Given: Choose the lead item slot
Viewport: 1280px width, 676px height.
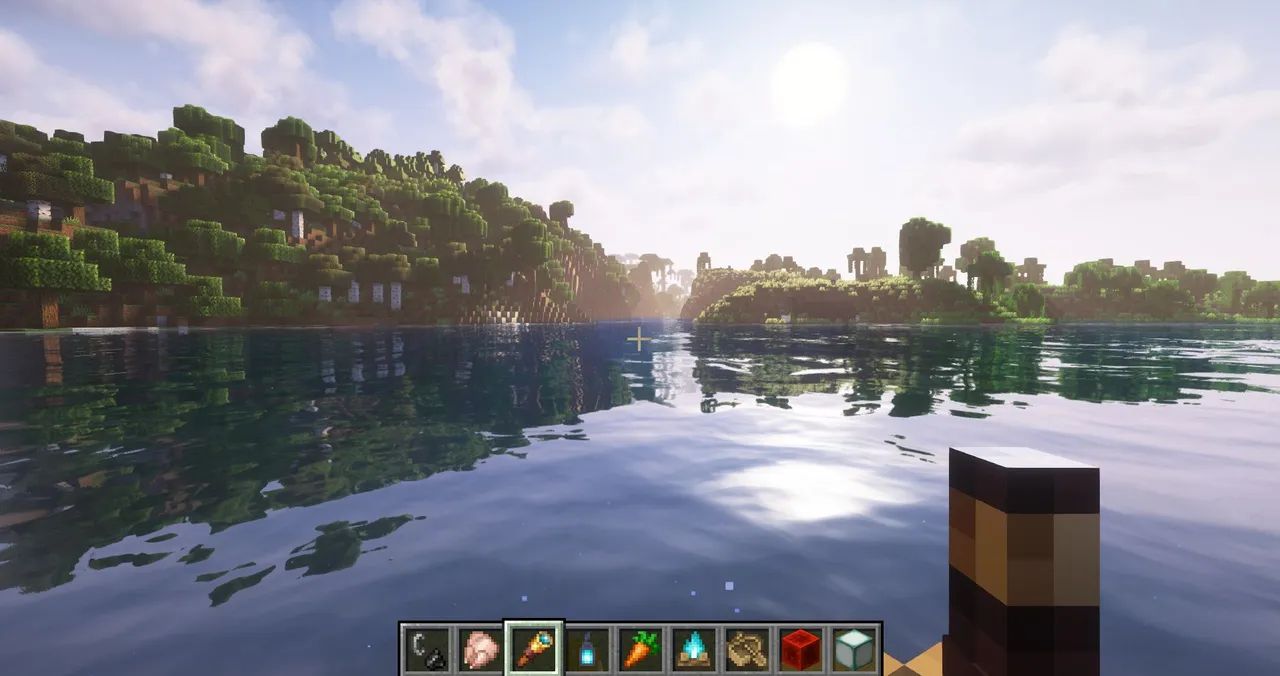Looking at the screenshot, I should coord(747,649).
